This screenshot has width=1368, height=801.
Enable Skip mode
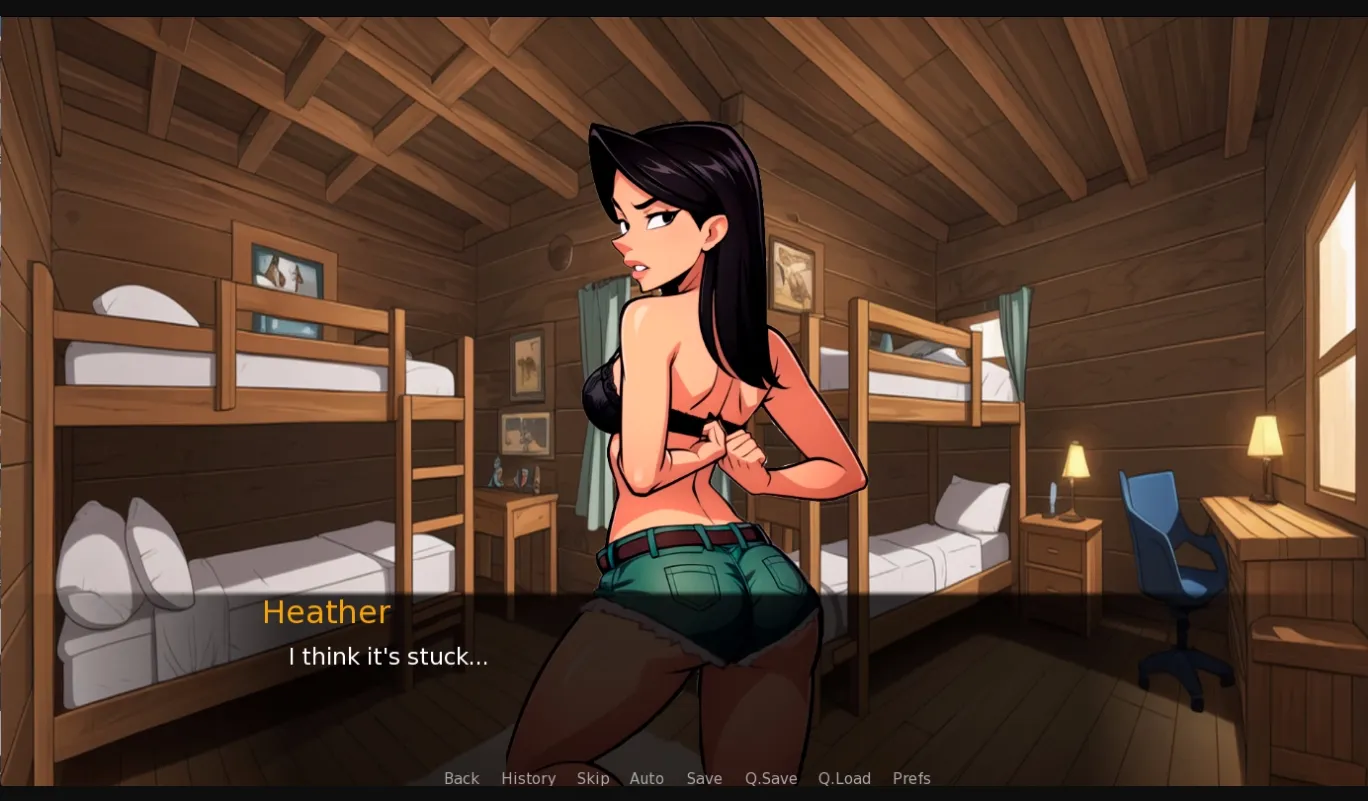click(x=593, y=778)
